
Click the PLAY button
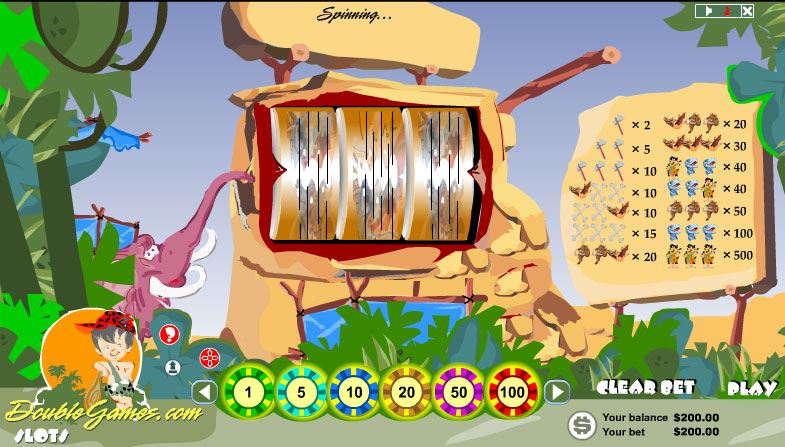click(752, 389)
